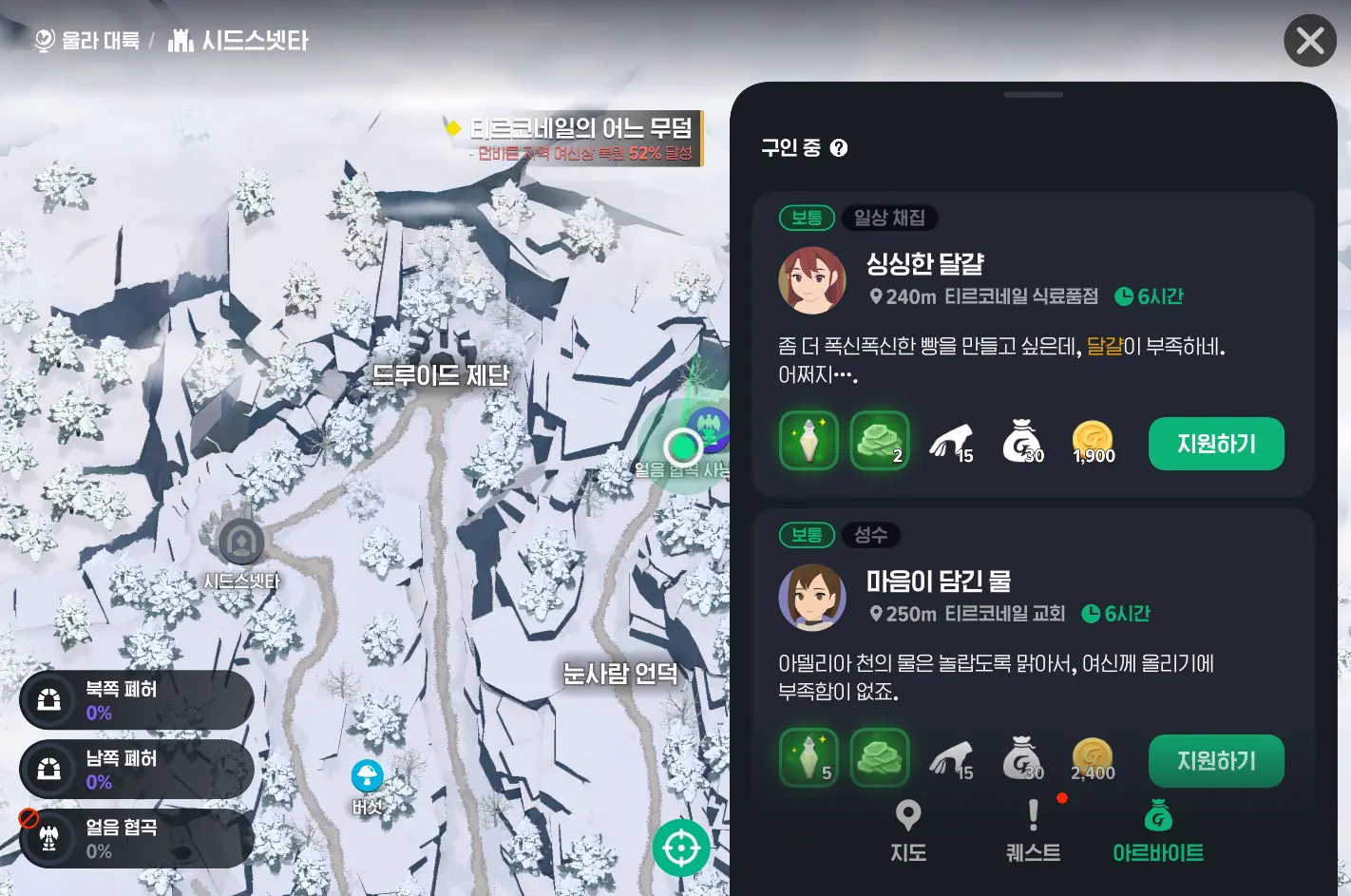Screen dimensions: 1351x896
Task: Open the 퀘스트 tab with notification dot
Action: click(1034, 829)
